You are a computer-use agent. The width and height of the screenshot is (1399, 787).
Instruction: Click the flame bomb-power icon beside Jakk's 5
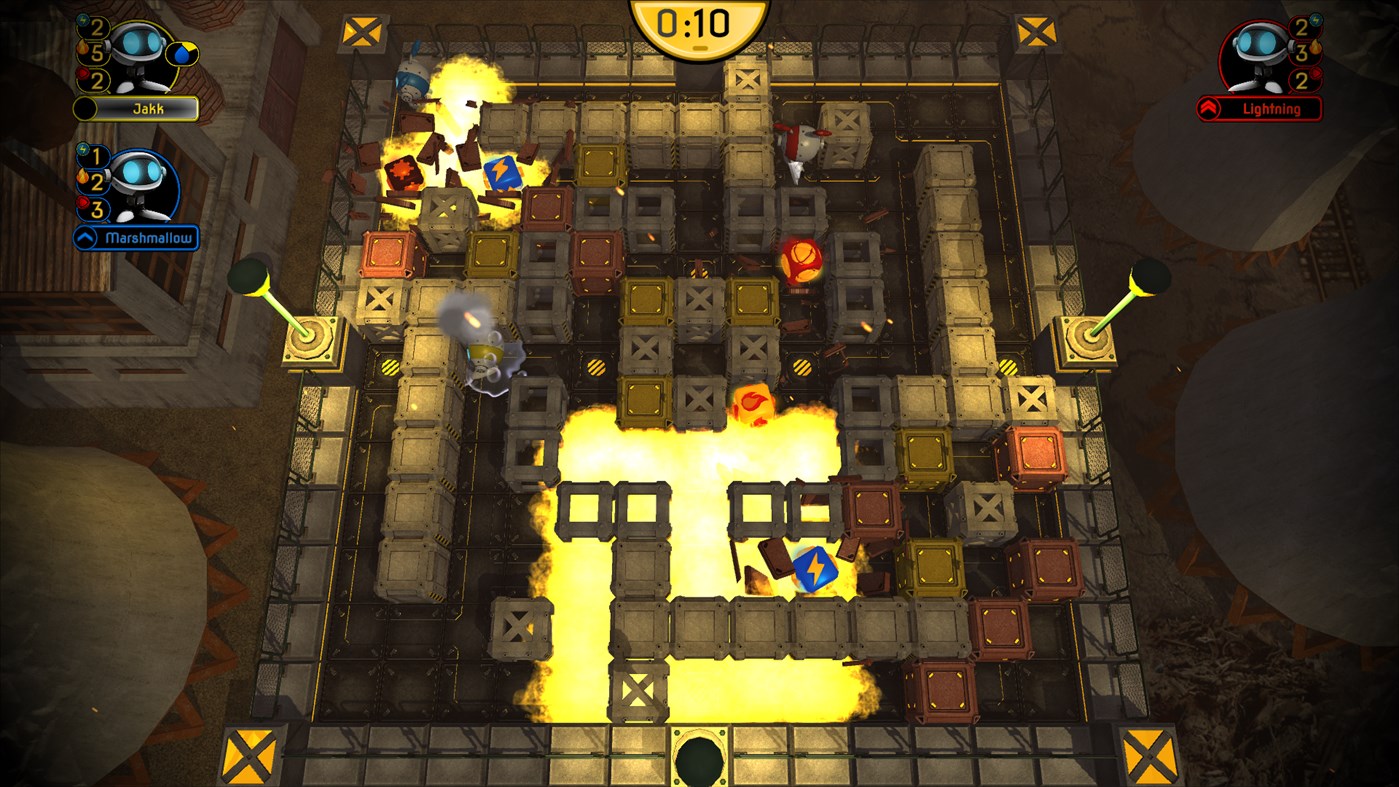click(x=81, y=47)
